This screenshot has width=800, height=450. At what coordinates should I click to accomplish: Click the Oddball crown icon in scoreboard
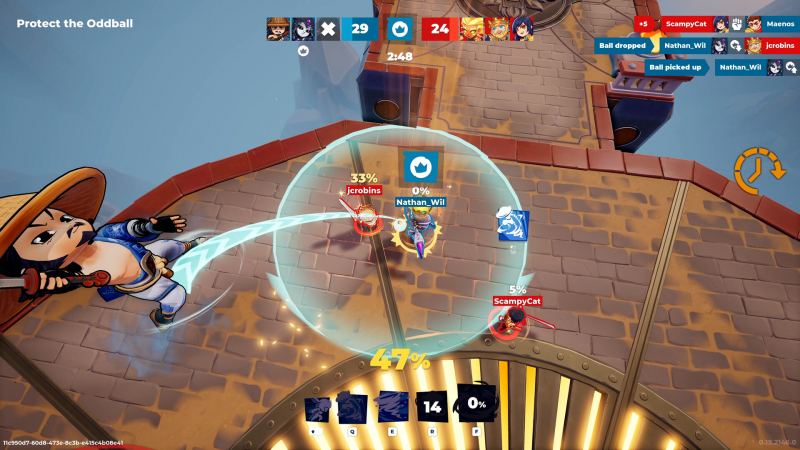(x=400, y=28)
